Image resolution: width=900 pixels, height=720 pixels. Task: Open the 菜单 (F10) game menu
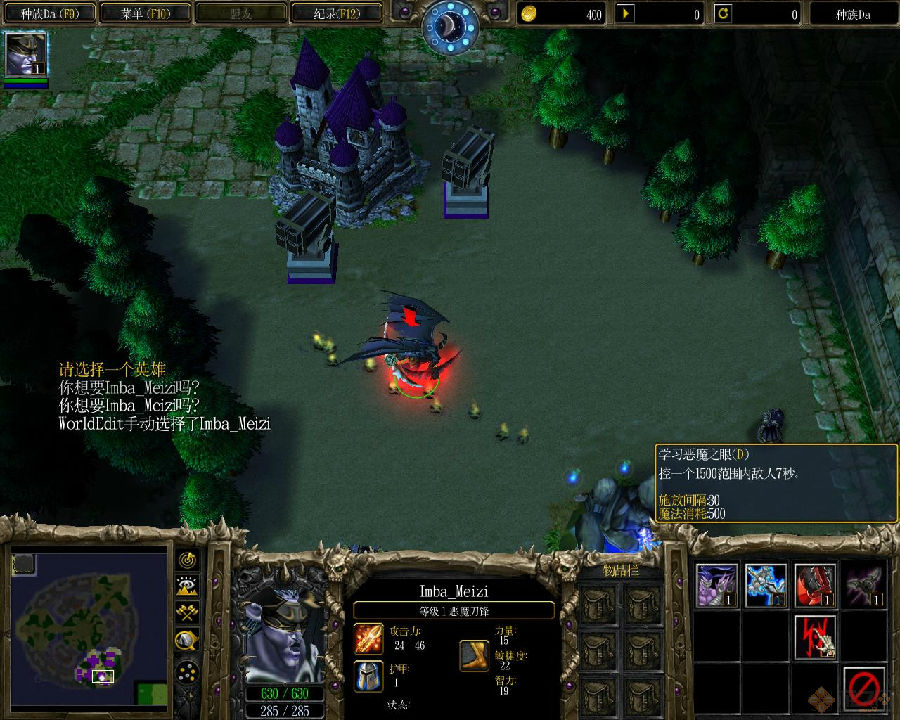tap(145, 14)
